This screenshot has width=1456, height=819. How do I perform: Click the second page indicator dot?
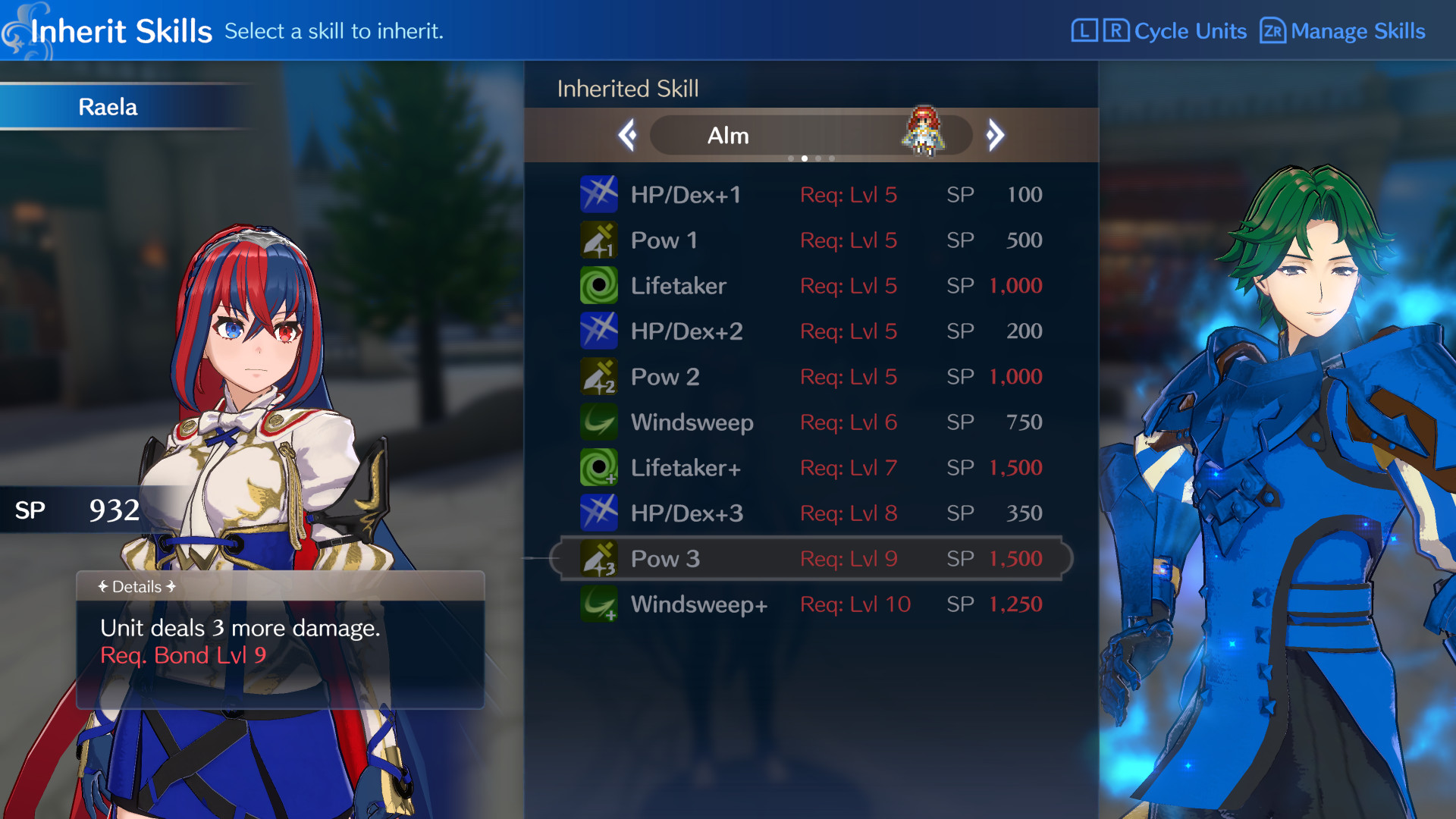pos(805,158)
